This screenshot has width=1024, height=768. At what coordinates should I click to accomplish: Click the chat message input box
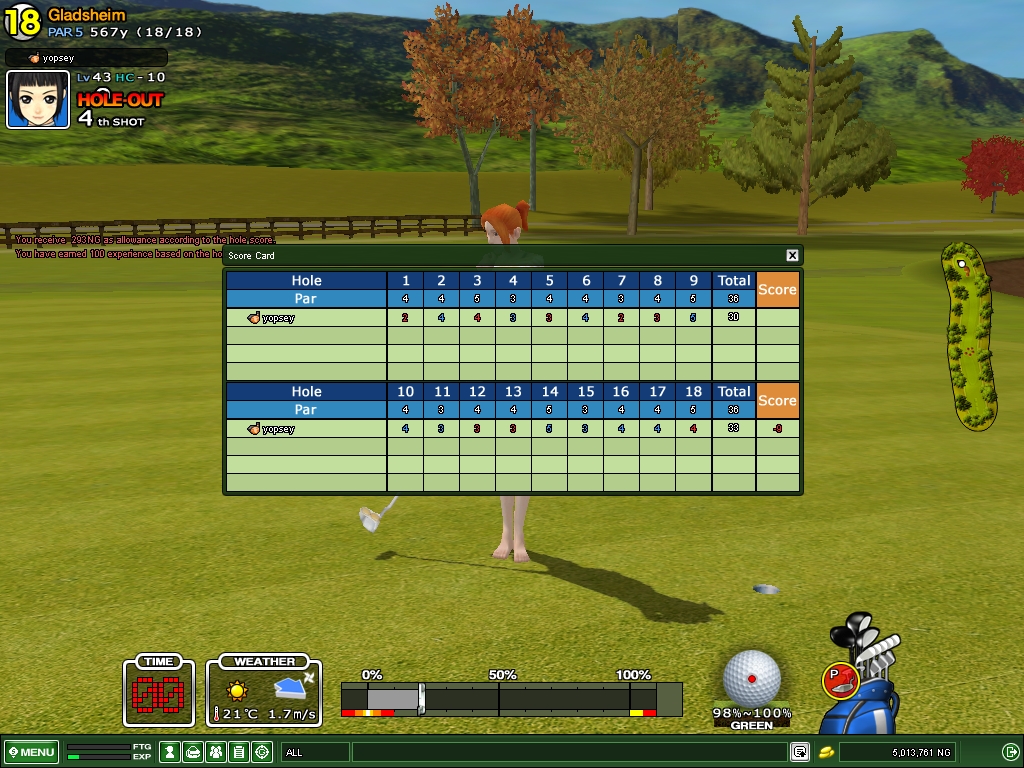pyautogui.click(x=568, y=752)
